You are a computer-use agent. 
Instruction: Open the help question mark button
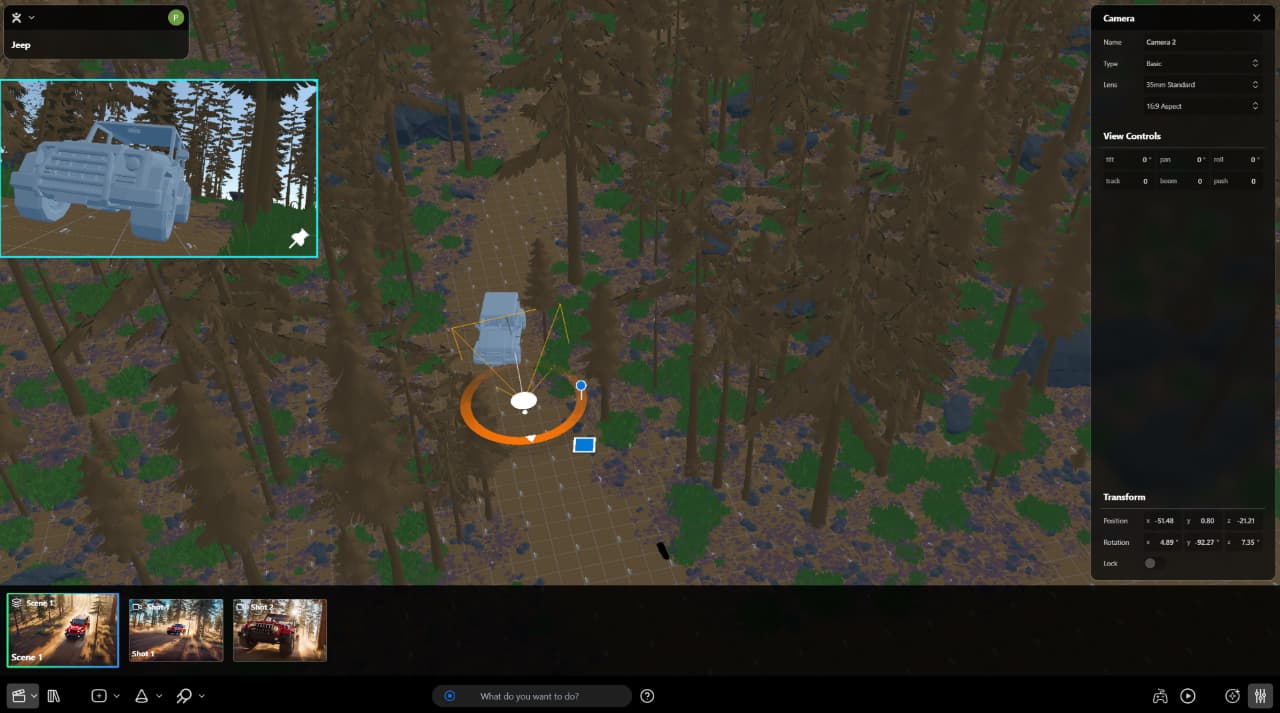point(647,696)
